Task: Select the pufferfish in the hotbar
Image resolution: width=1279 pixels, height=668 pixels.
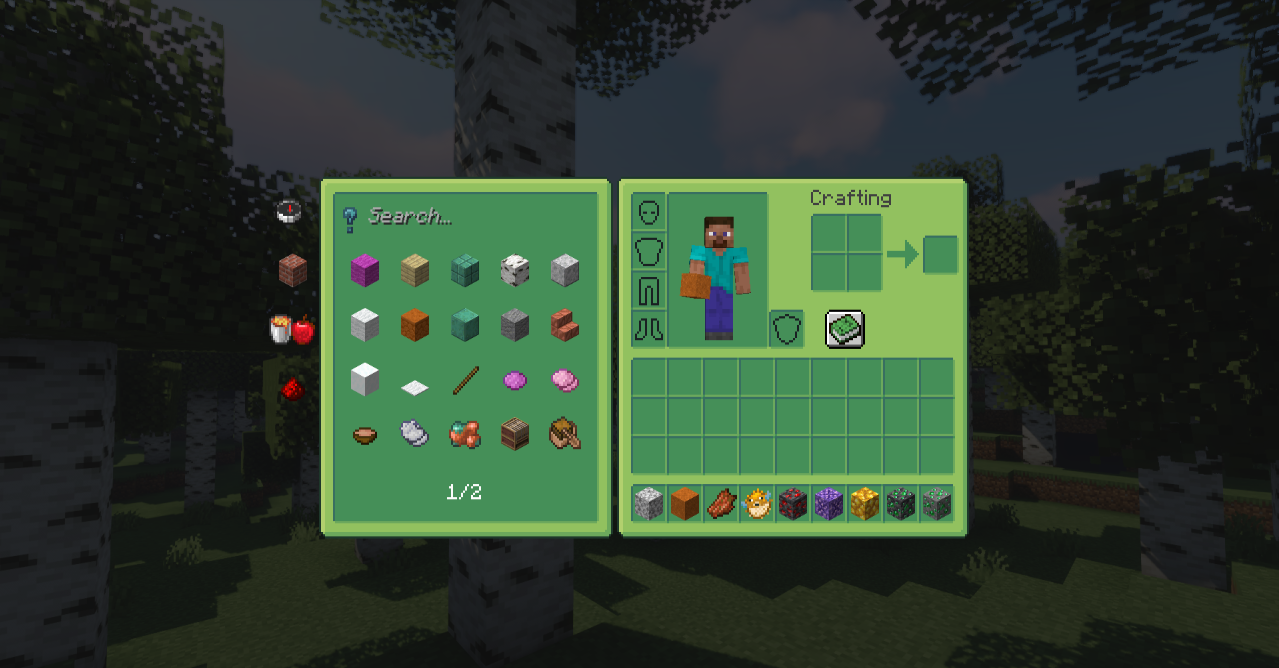Action: (x=757, y=504)
